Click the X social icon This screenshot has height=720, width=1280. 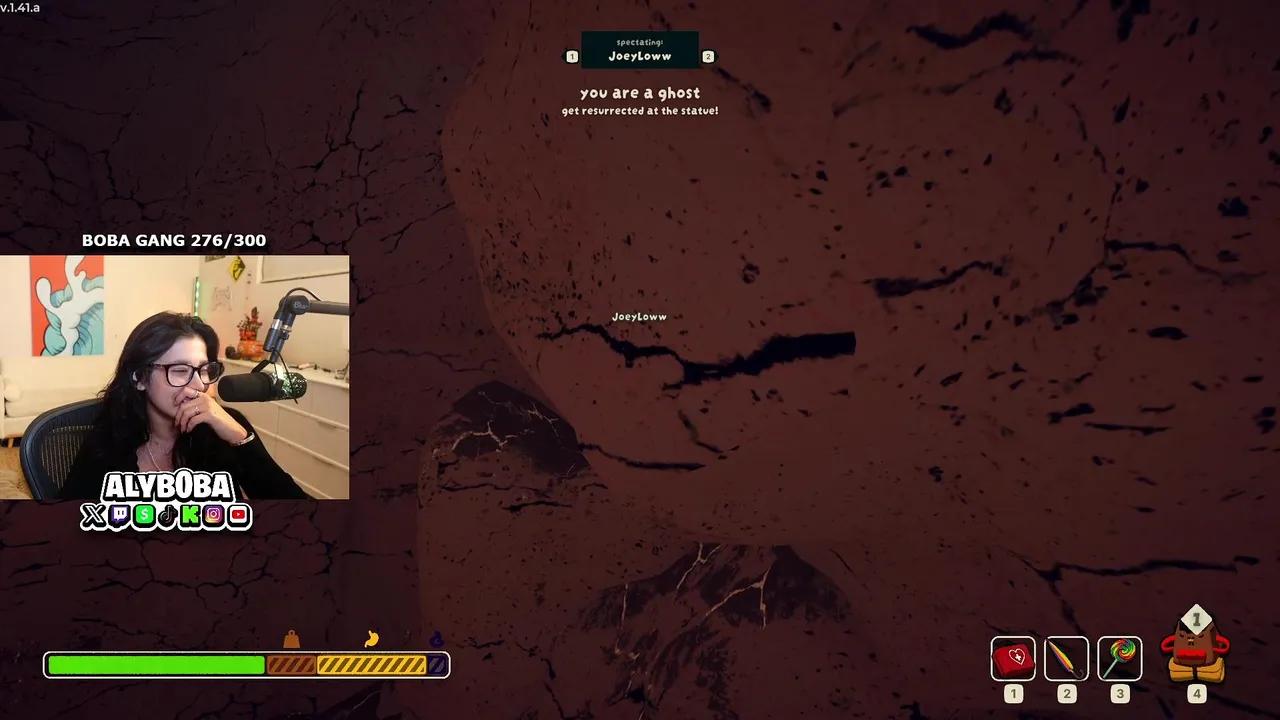click(93, 518)
